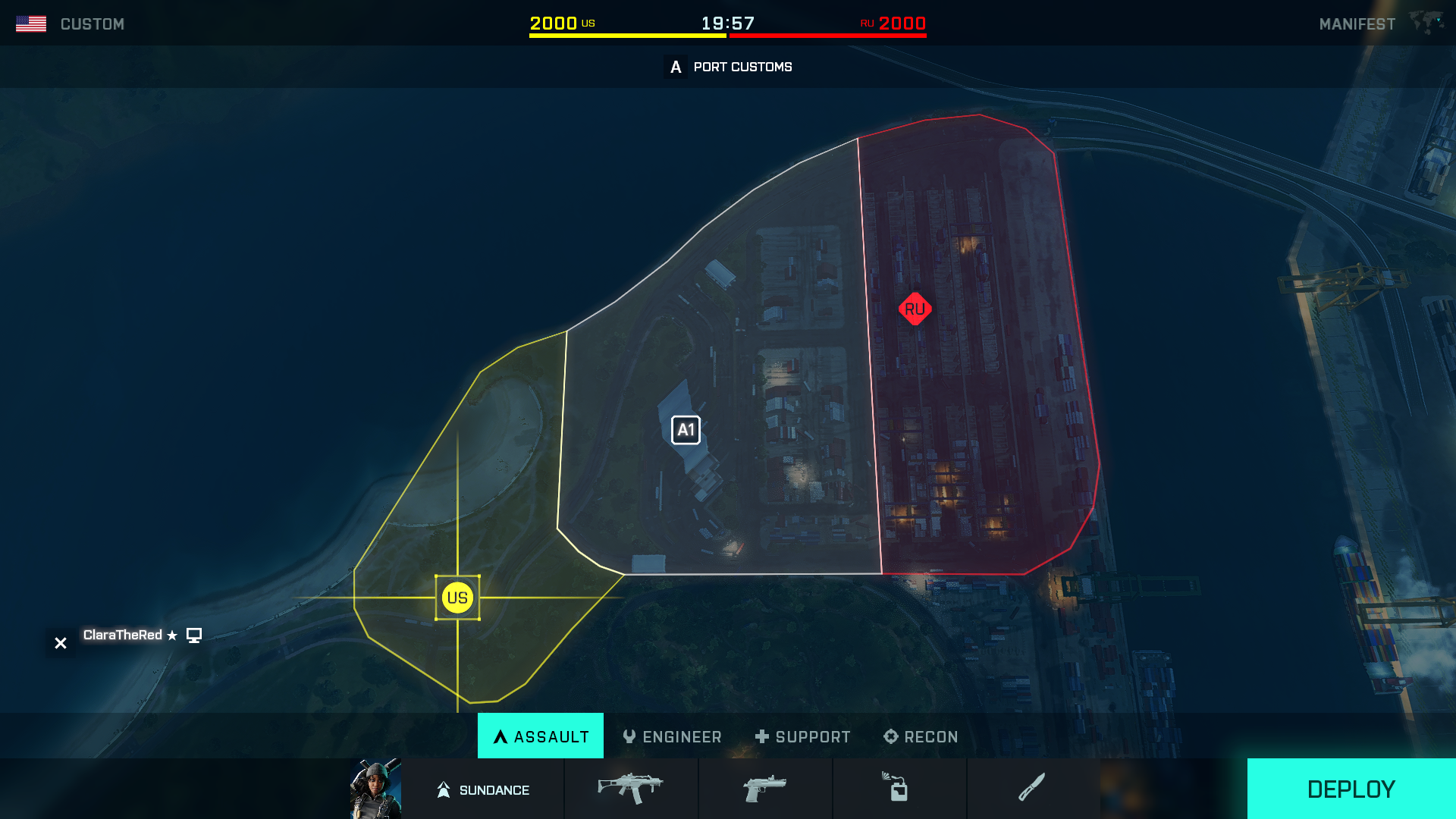1456x819 pixels.
Task: Enable the Support class loadout
Action: 802,736
